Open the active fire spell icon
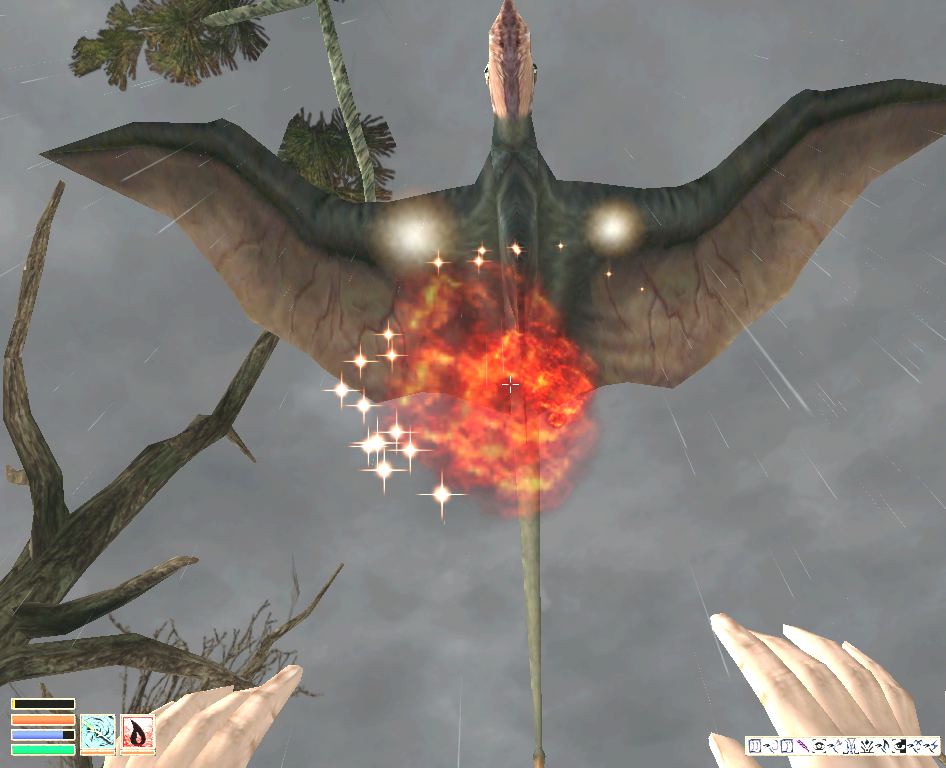This screenshot has height=768, width=946. 138,733
